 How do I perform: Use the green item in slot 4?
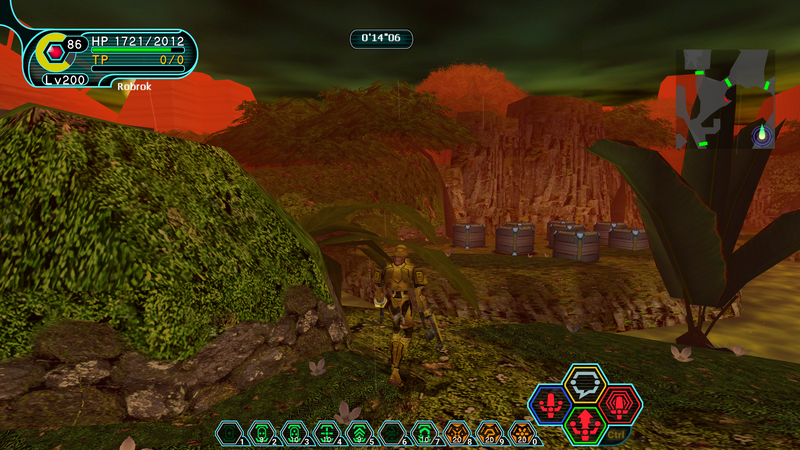327,433
